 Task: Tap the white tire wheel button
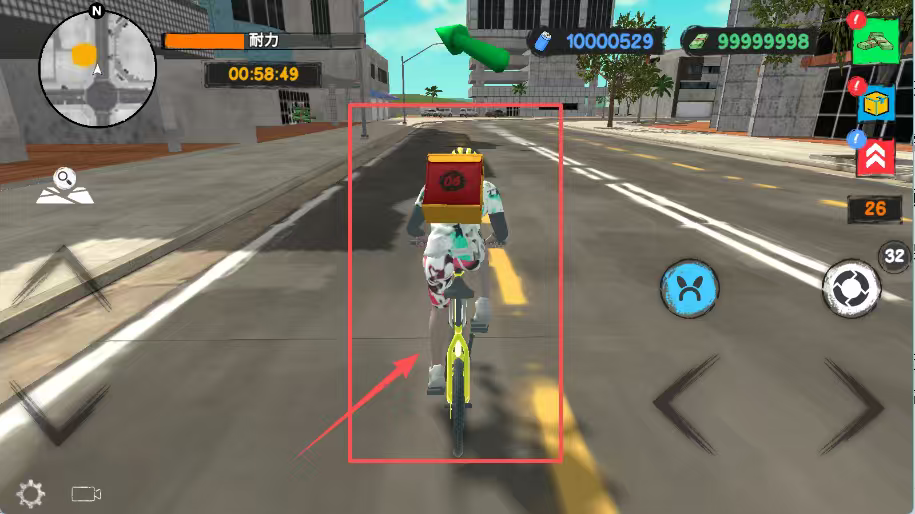click(851, 288)
